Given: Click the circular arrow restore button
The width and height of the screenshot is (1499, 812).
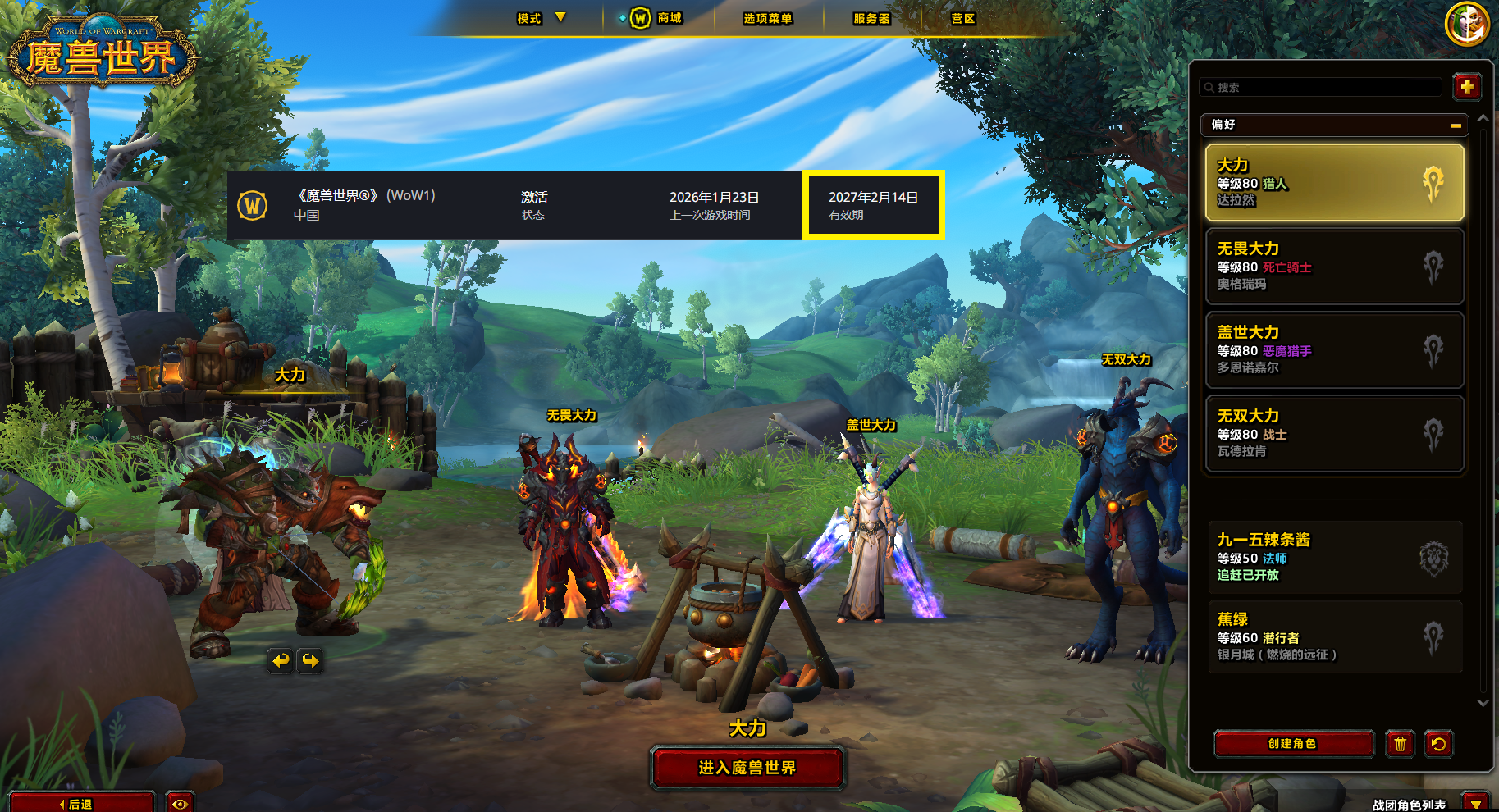Looking at the screenshot, I should pos(1438,743).
